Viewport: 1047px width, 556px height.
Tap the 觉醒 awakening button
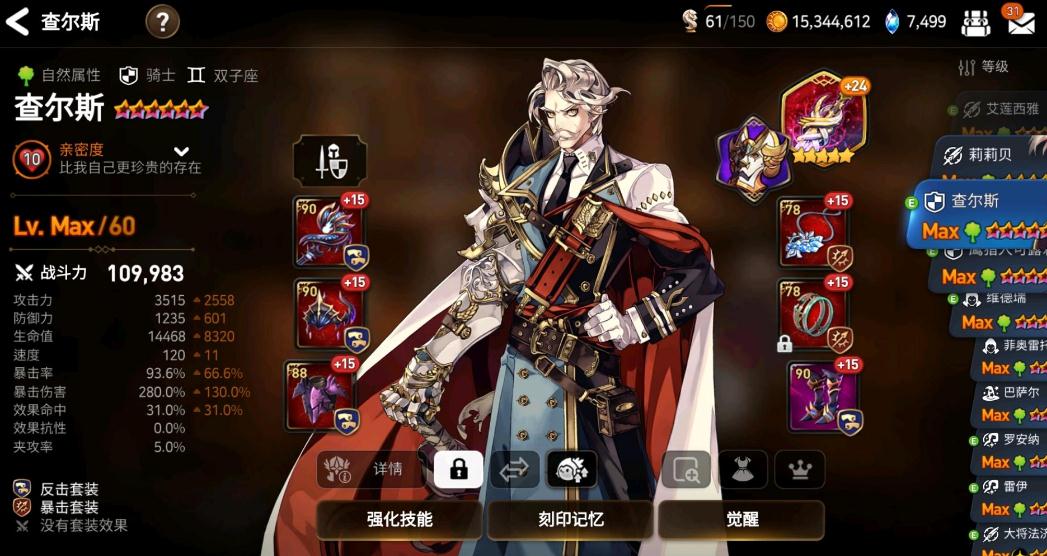pyautogui.click(x=741, y=520)
